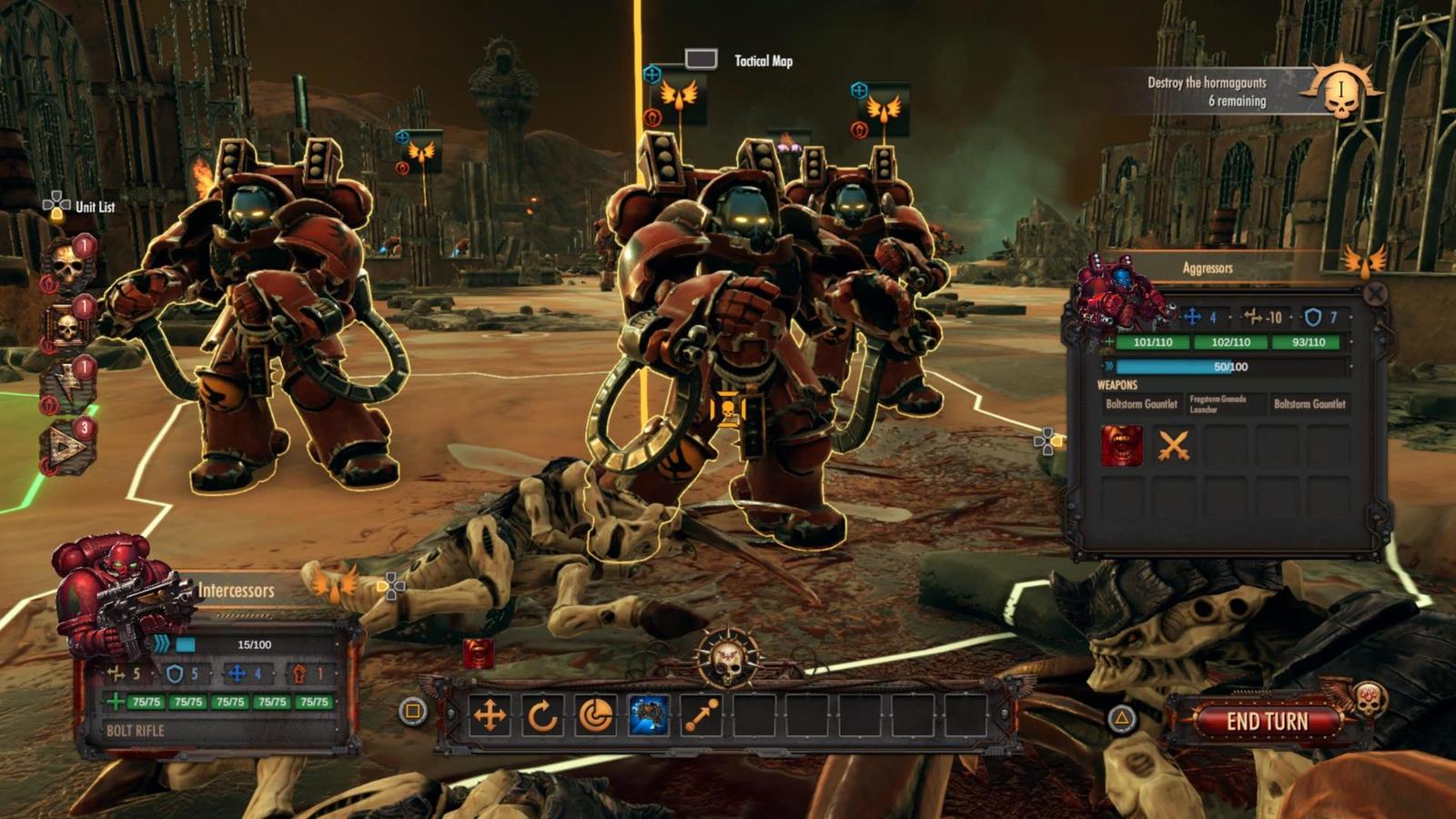Viewport: 1456px width, 819px height.
Task: Select the Fragstorm Grenade Launcher weapon
Action: click(x=1219, y=404)
